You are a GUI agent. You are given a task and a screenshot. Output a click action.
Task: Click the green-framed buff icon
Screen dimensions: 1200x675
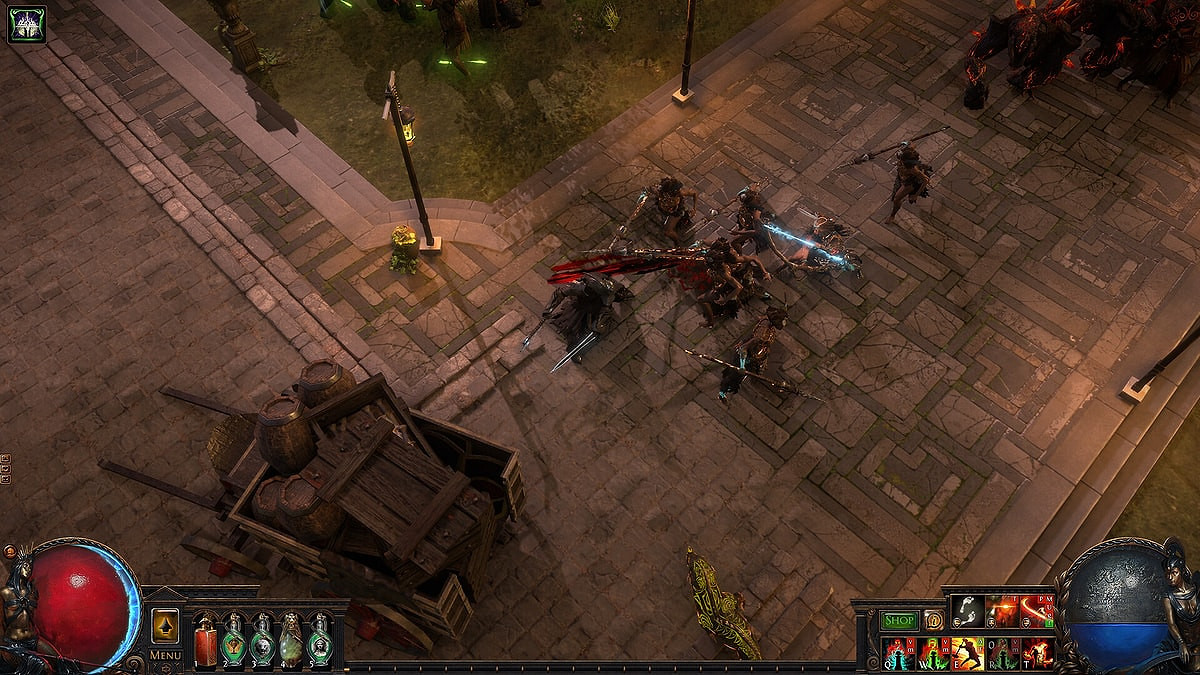[x=27, y=24]
